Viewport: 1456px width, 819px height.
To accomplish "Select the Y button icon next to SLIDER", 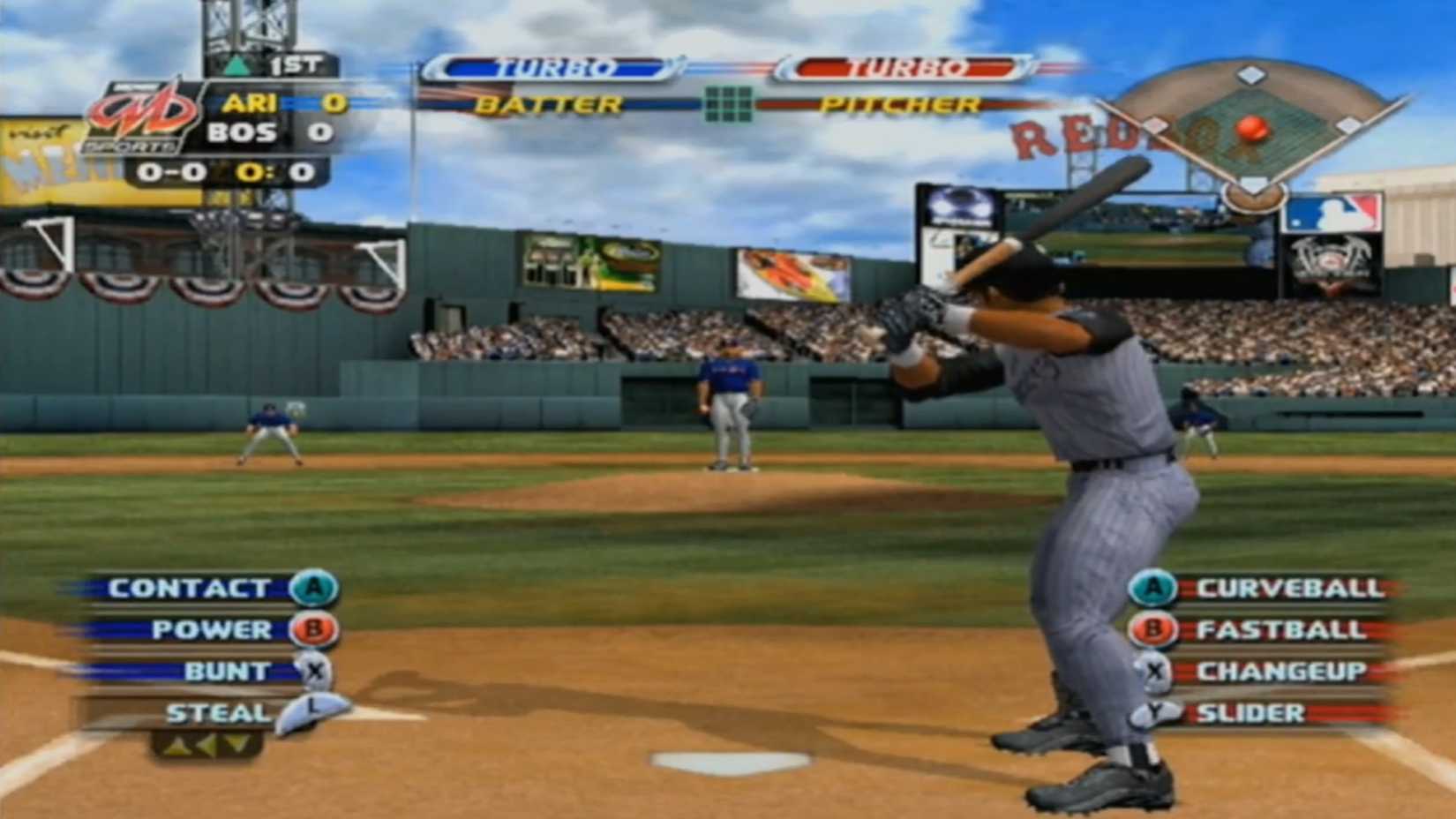I will [x=1153, y=710].
